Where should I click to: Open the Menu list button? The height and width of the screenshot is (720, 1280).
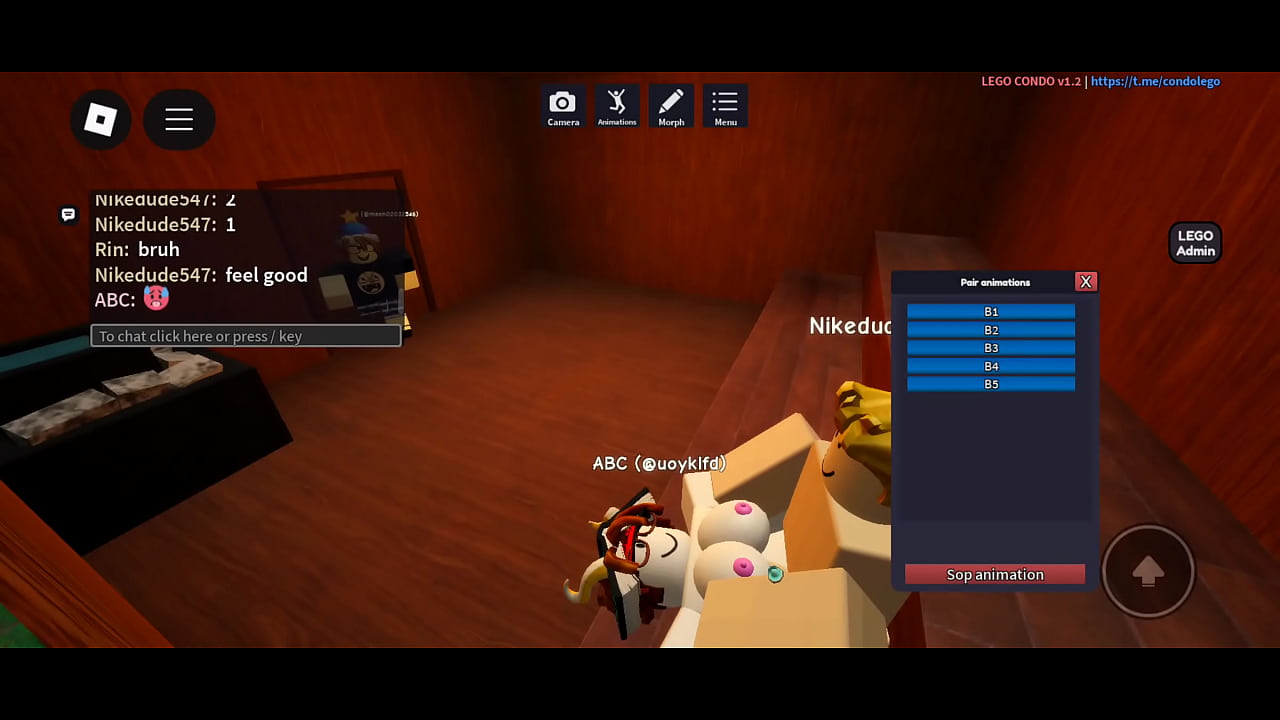coord(725,106)
